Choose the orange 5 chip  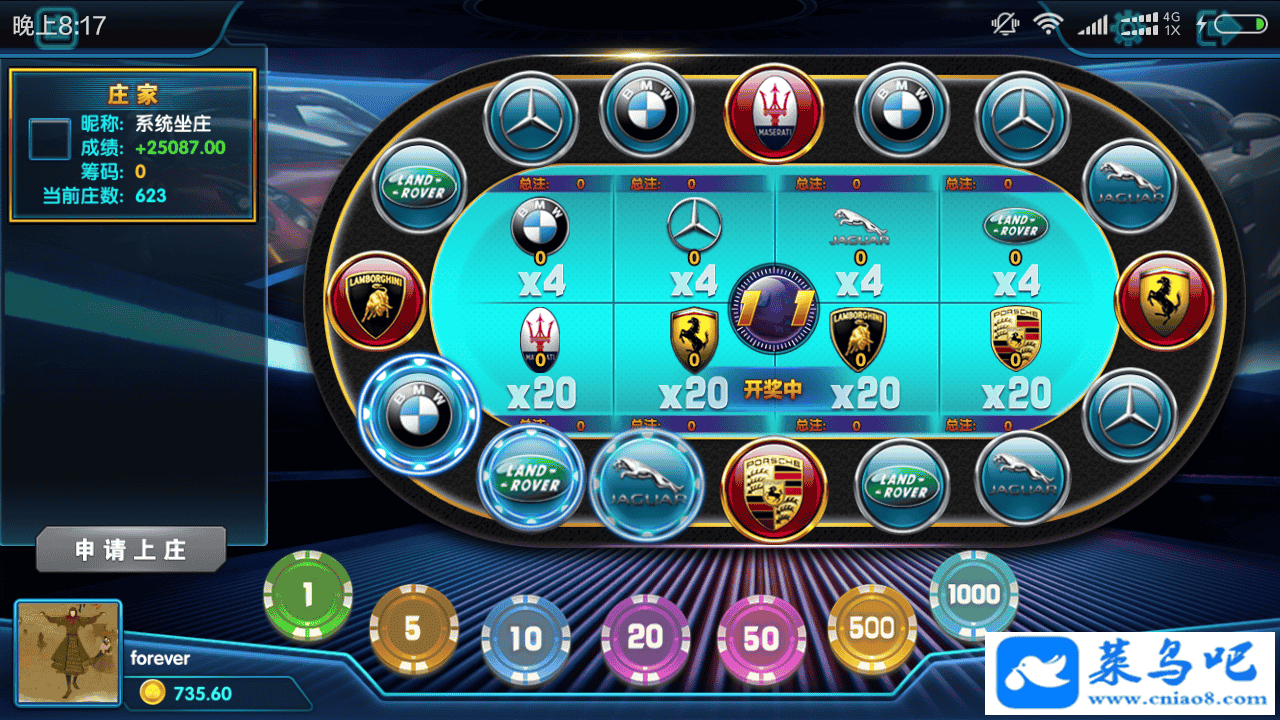pyautogui.click(x=413, y=629)
